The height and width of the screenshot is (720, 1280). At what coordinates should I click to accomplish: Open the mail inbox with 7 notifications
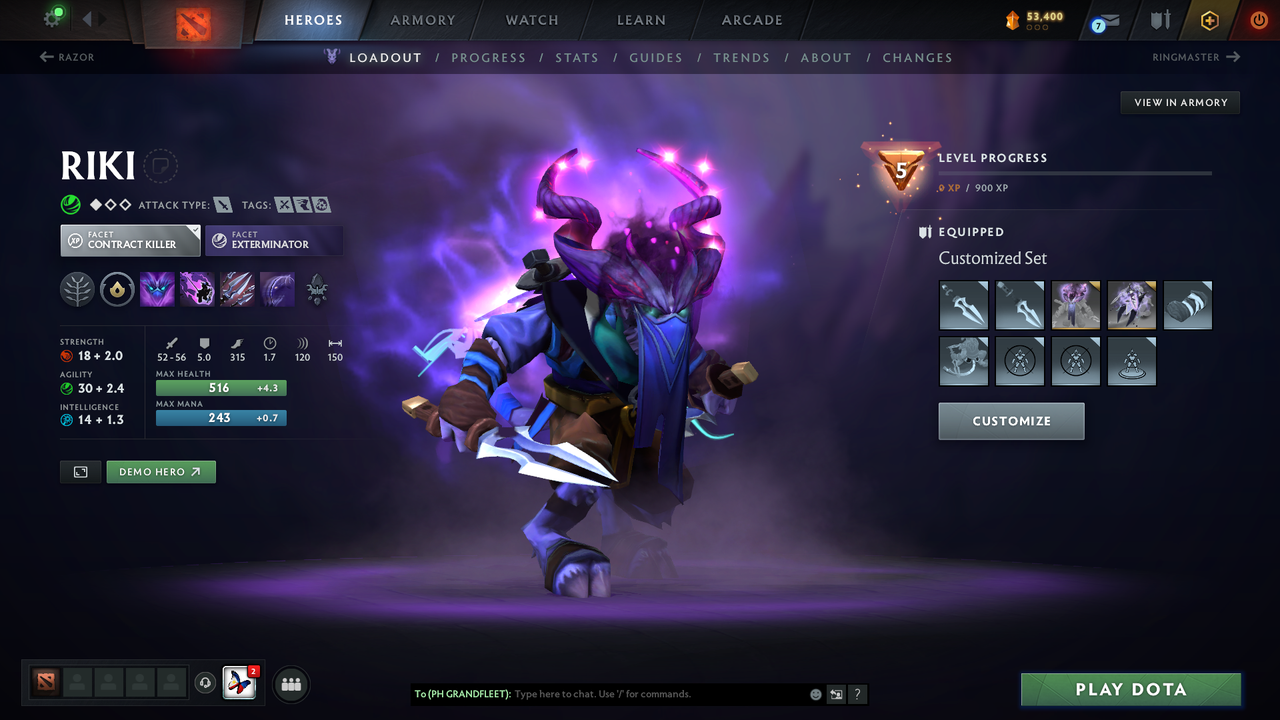[x=1104, y=20]
